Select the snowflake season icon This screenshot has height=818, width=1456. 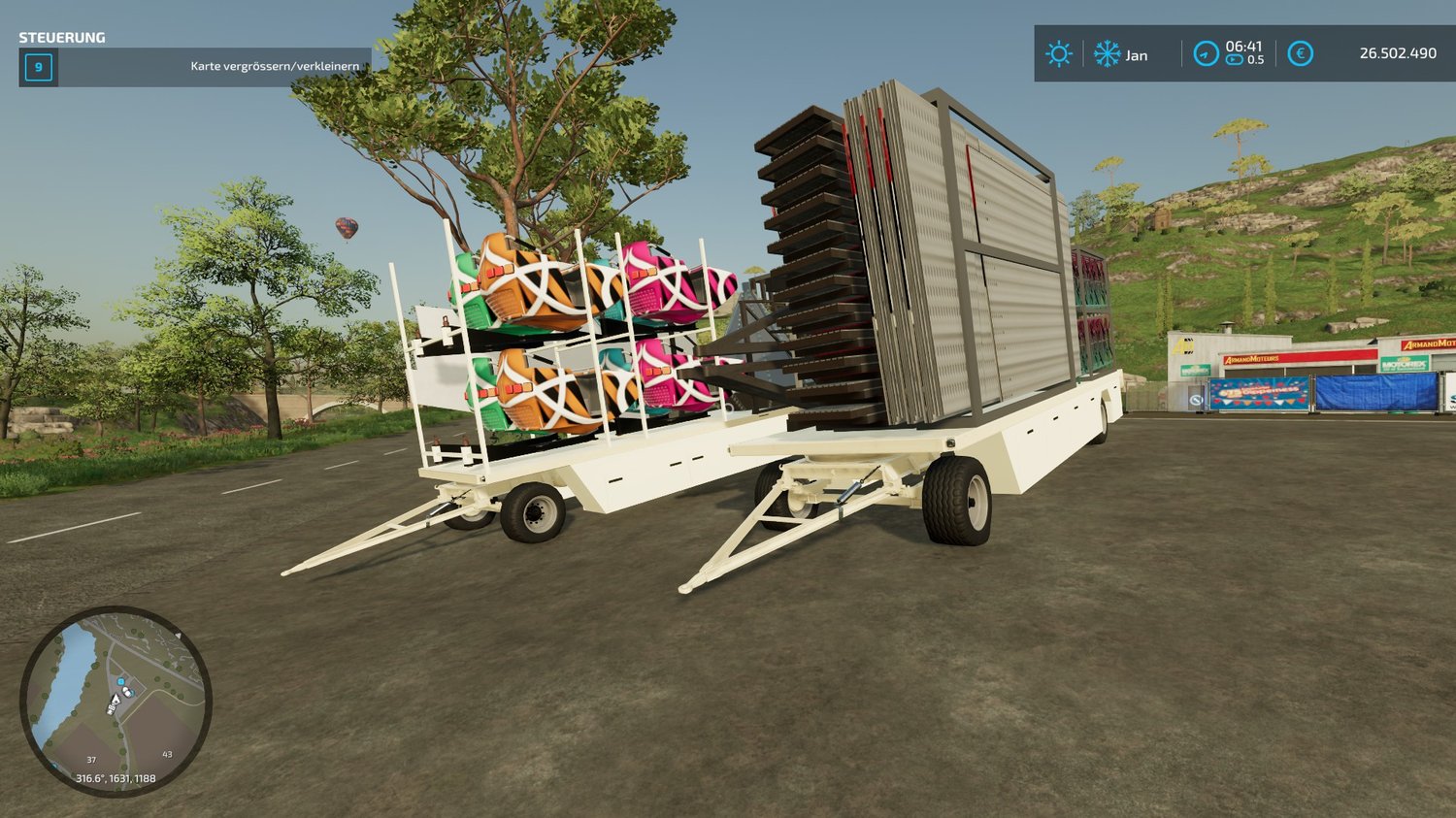point(1107,54)
